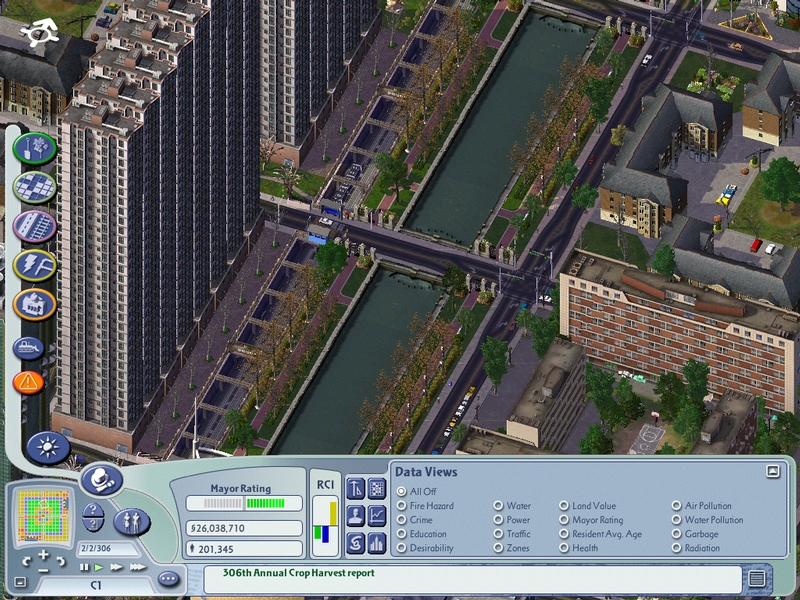This screenshot has height=600, width=800.
Task: Collapse the Data Views panel
Action: (x=772, y=471)
